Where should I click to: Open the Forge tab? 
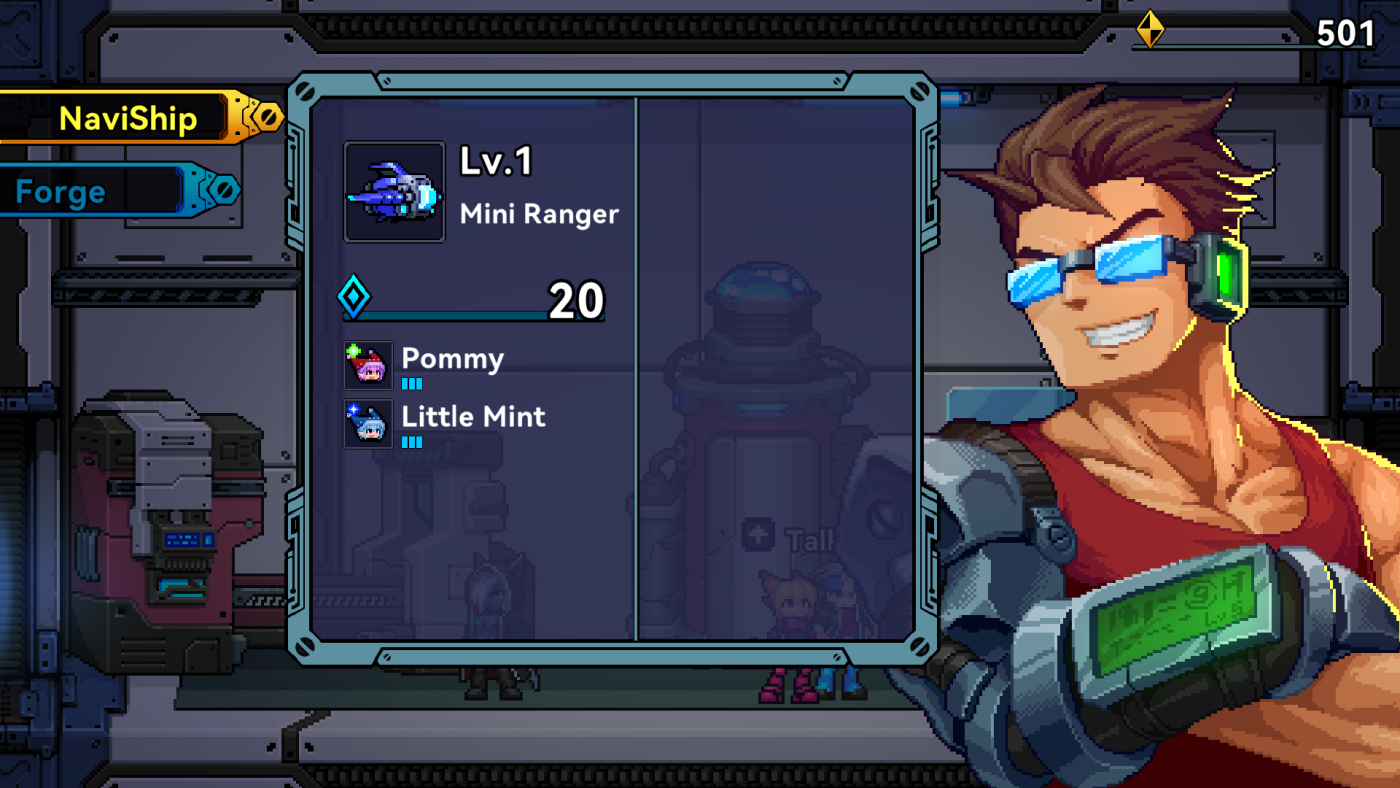[60, 191]
